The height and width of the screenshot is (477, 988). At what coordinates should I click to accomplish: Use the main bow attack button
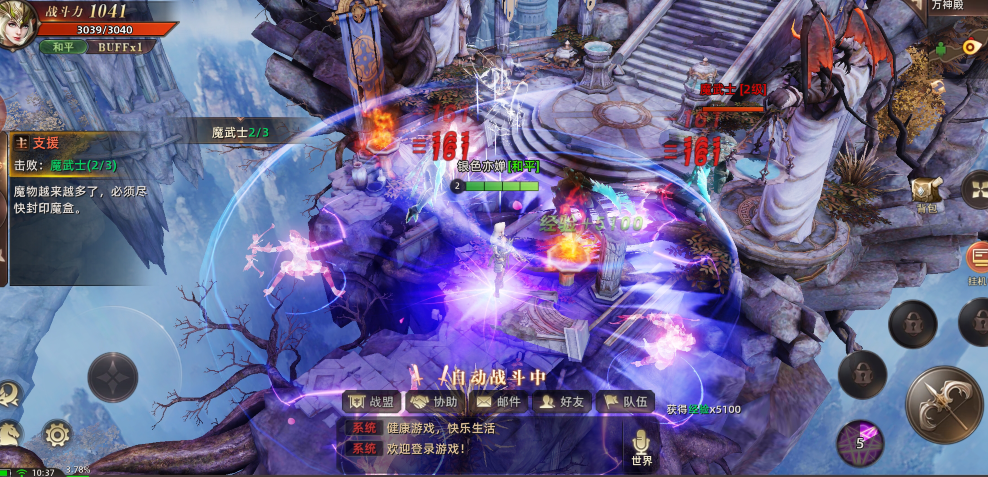[x=944, y=403]
